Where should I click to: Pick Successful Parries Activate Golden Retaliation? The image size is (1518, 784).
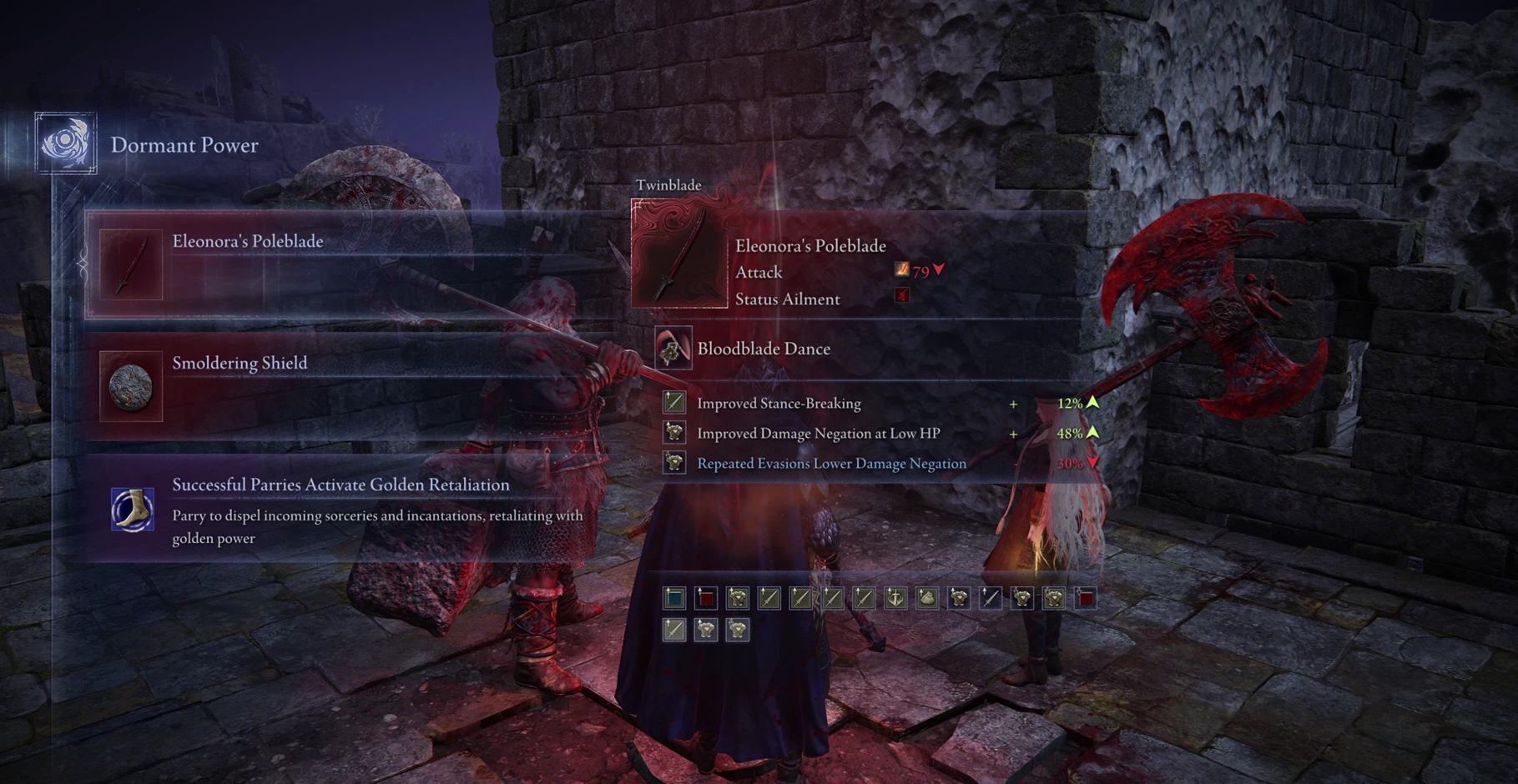click(351, 510)
